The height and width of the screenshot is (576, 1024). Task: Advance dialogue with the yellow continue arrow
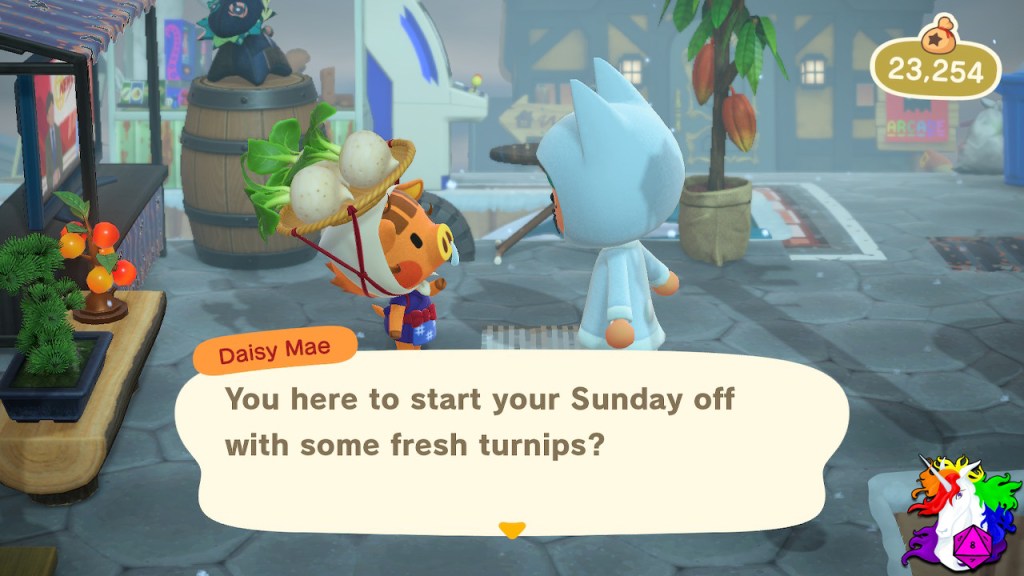[x=512, y=529]
